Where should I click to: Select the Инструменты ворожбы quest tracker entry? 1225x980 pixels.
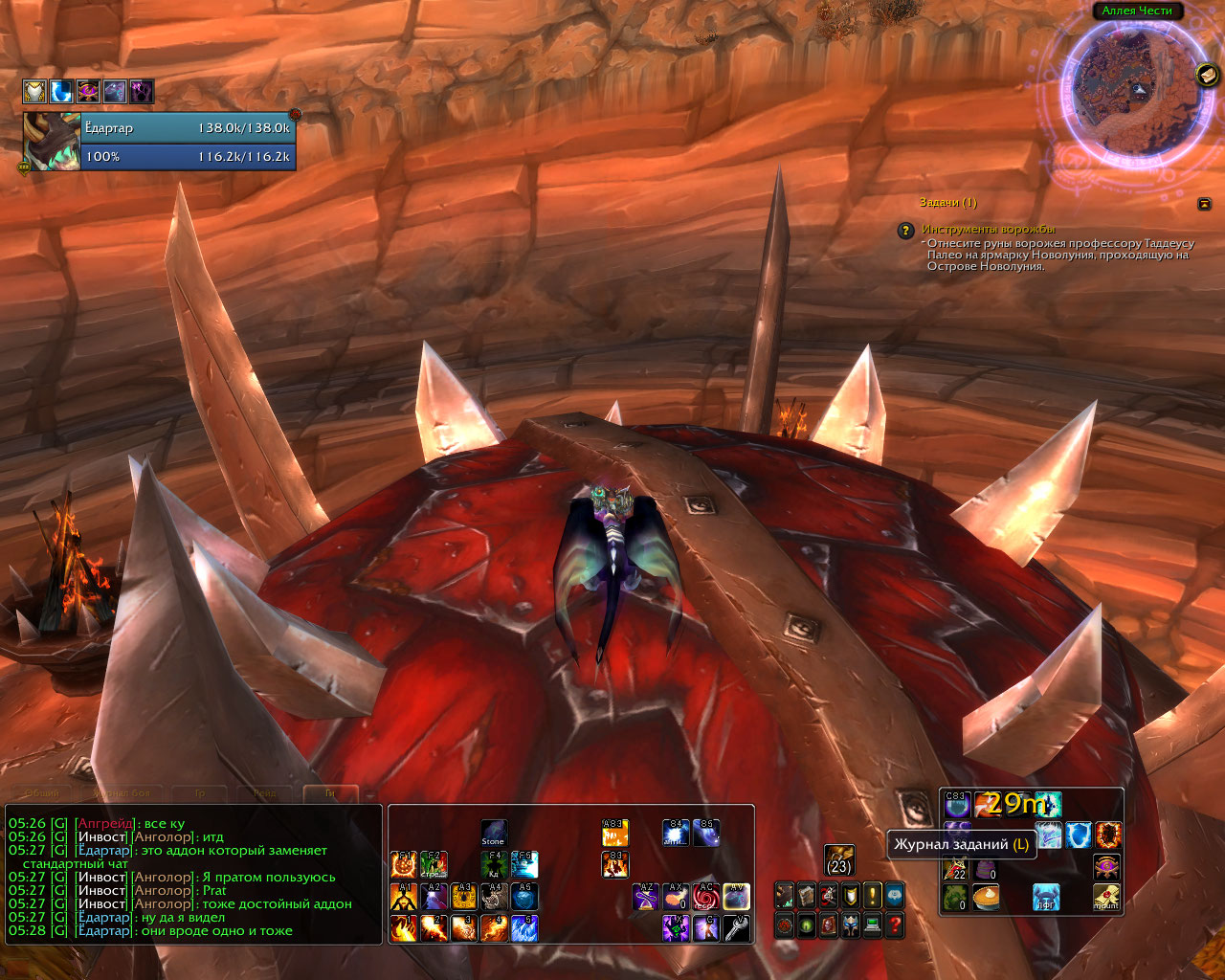[x=988, y=230]
